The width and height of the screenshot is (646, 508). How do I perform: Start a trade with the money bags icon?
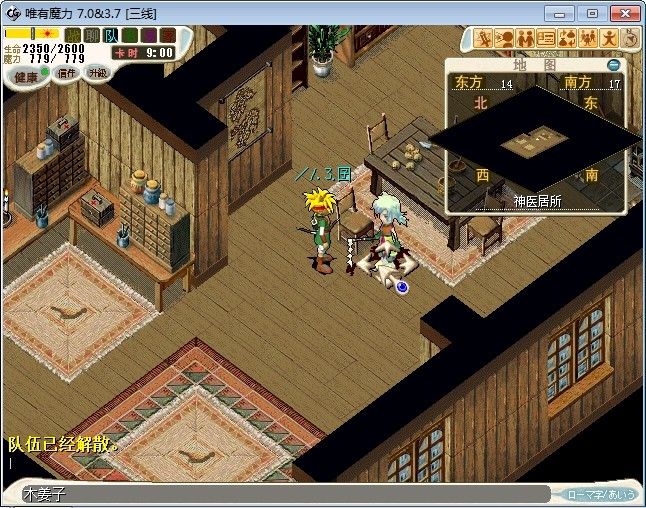567,38
